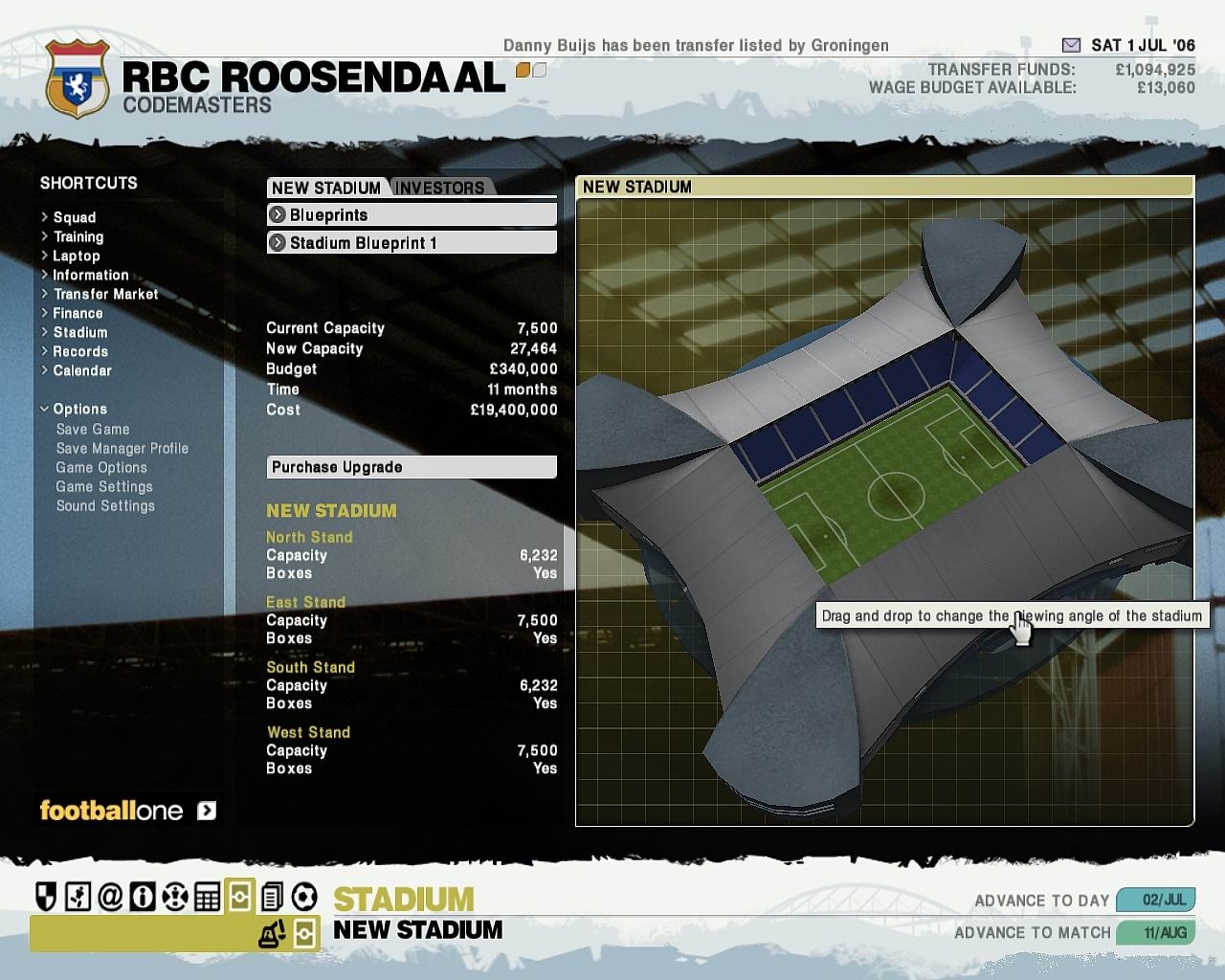Click the shield club icon in toolbar

click(46, 897)
